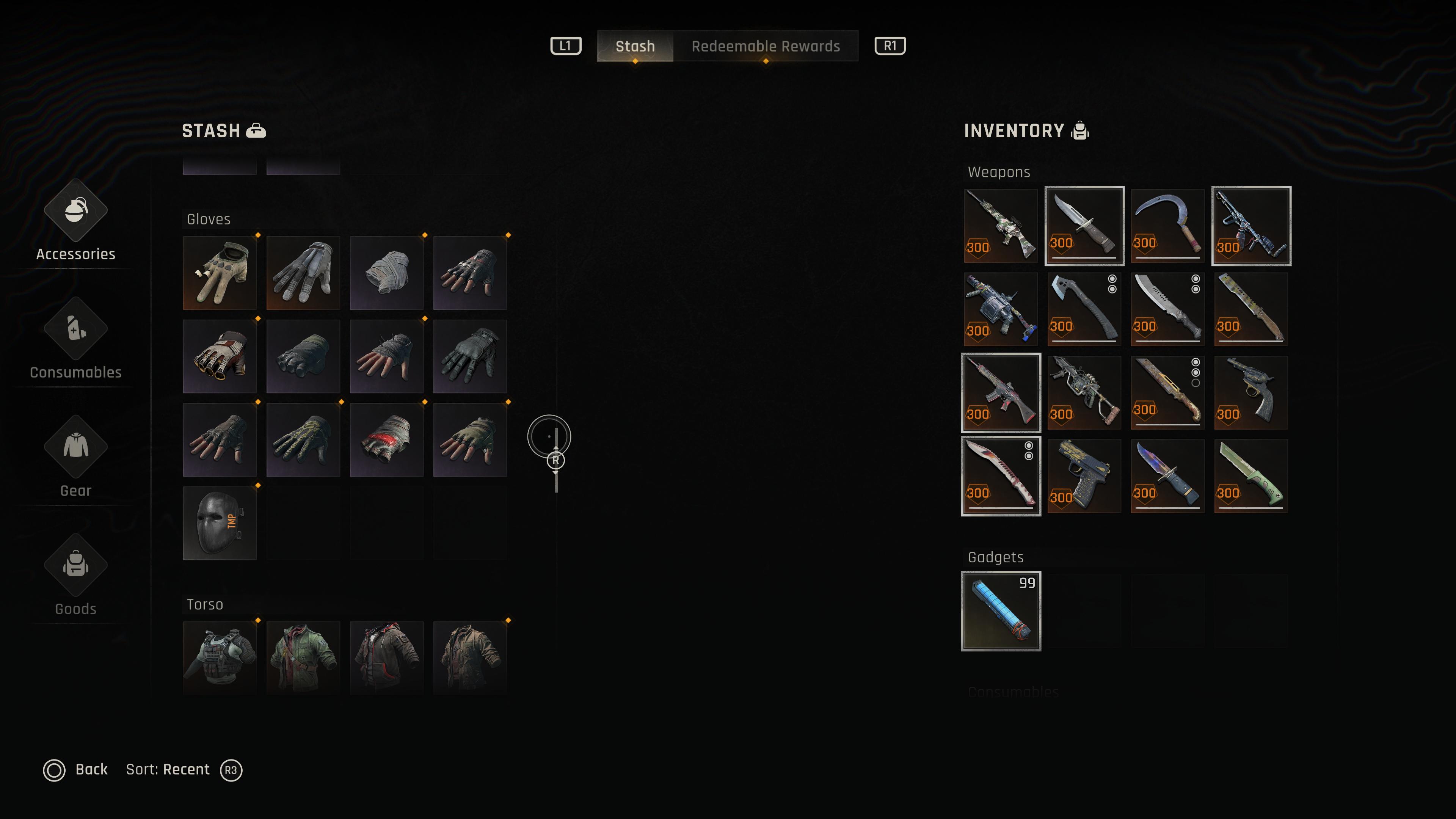Select the green-handled blade weapon

pos(1251,476)
